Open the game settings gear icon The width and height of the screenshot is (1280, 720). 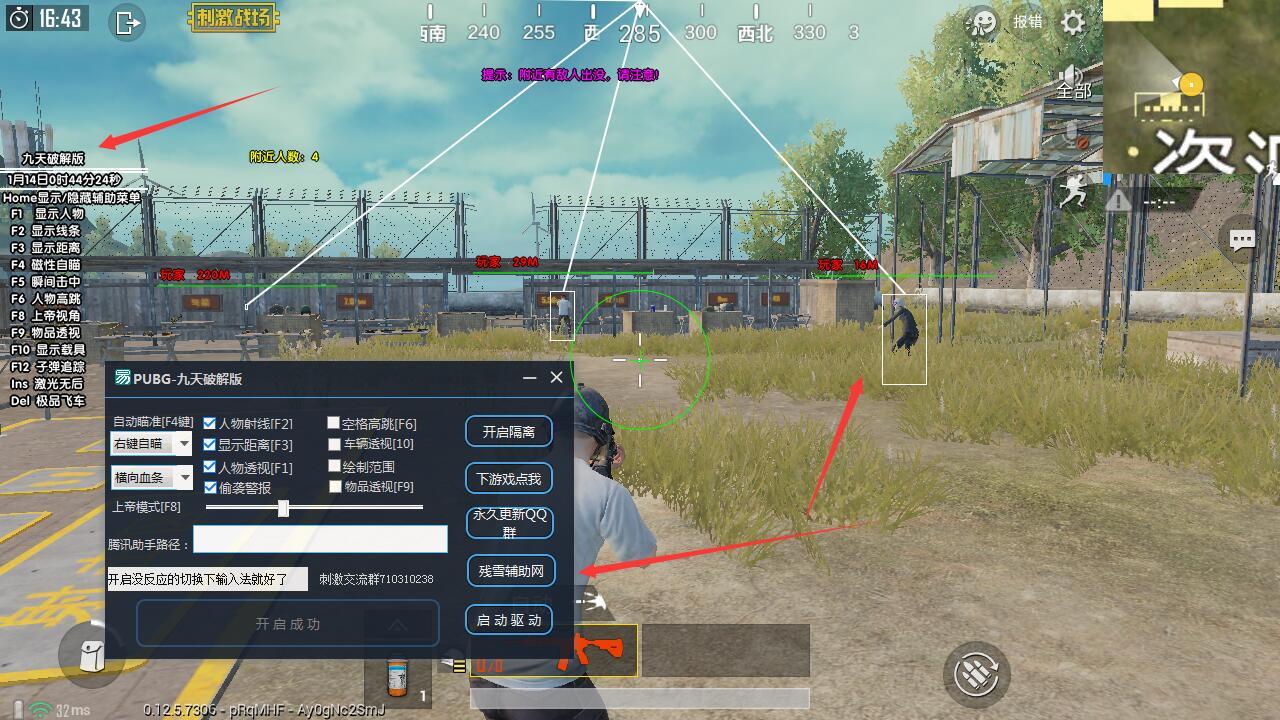pos(1073,22)
